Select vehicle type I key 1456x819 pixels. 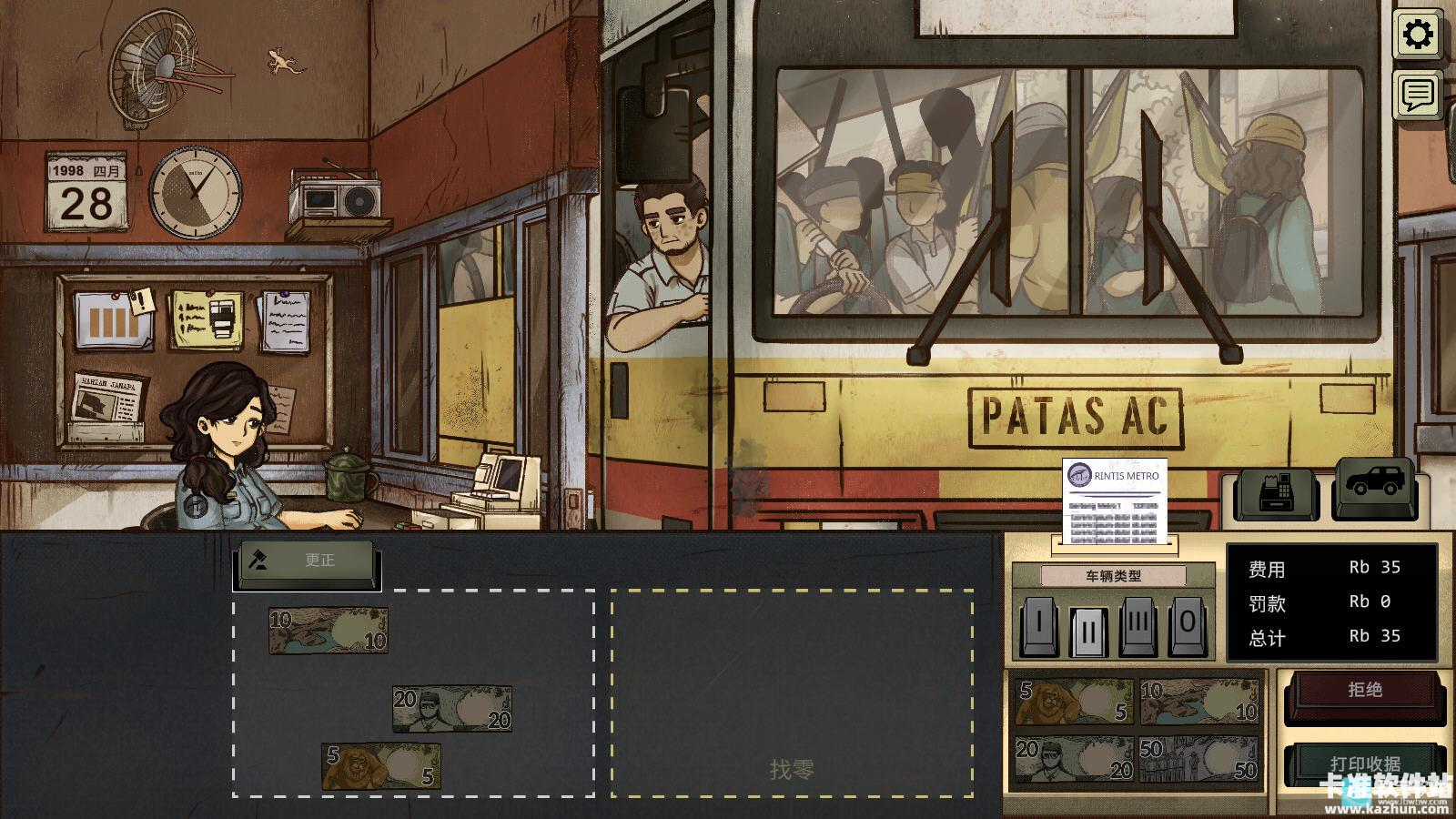click(x=1038, y=626)
